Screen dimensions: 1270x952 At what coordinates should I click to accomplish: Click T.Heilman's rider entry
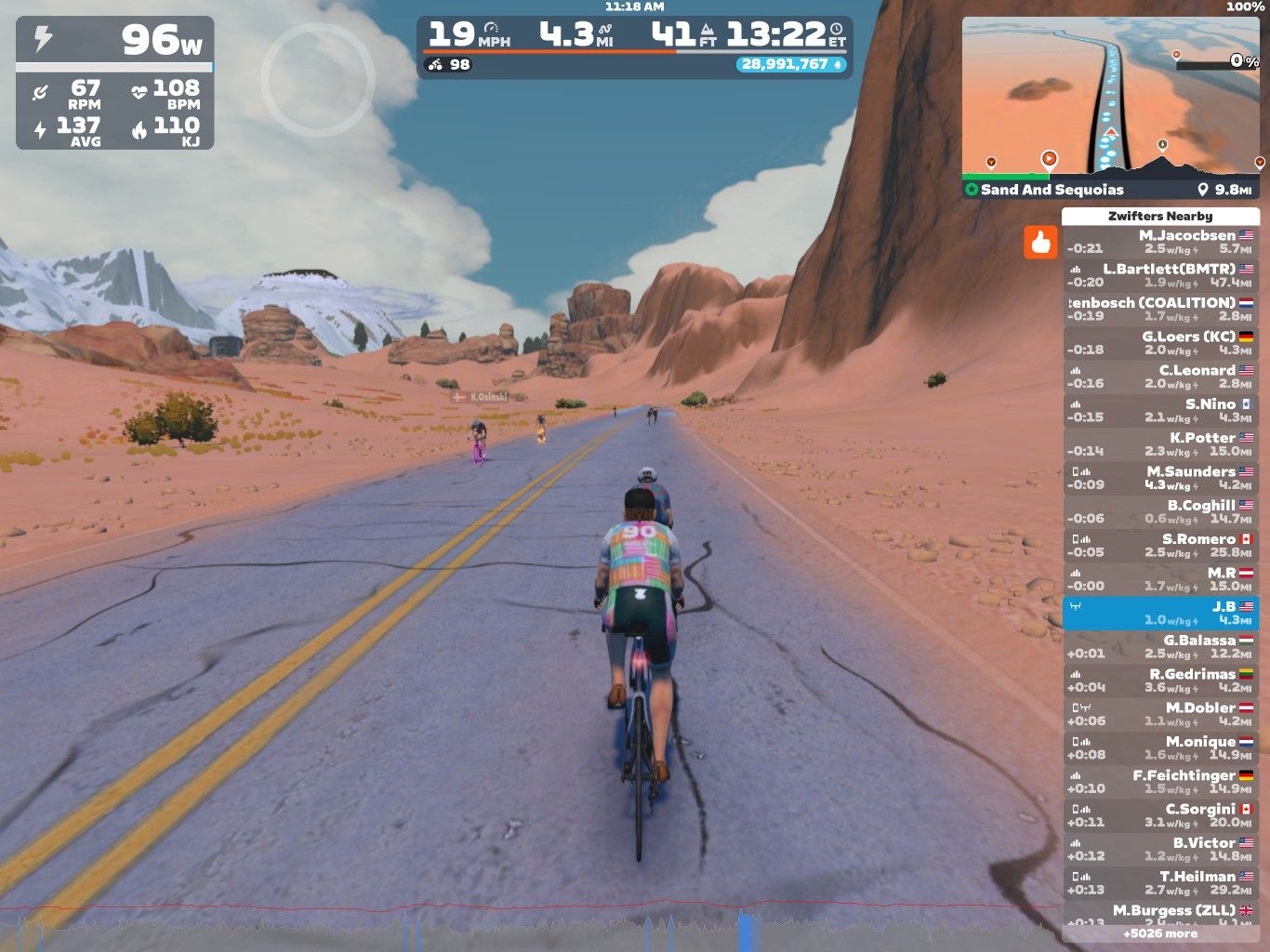(1160, 883)
